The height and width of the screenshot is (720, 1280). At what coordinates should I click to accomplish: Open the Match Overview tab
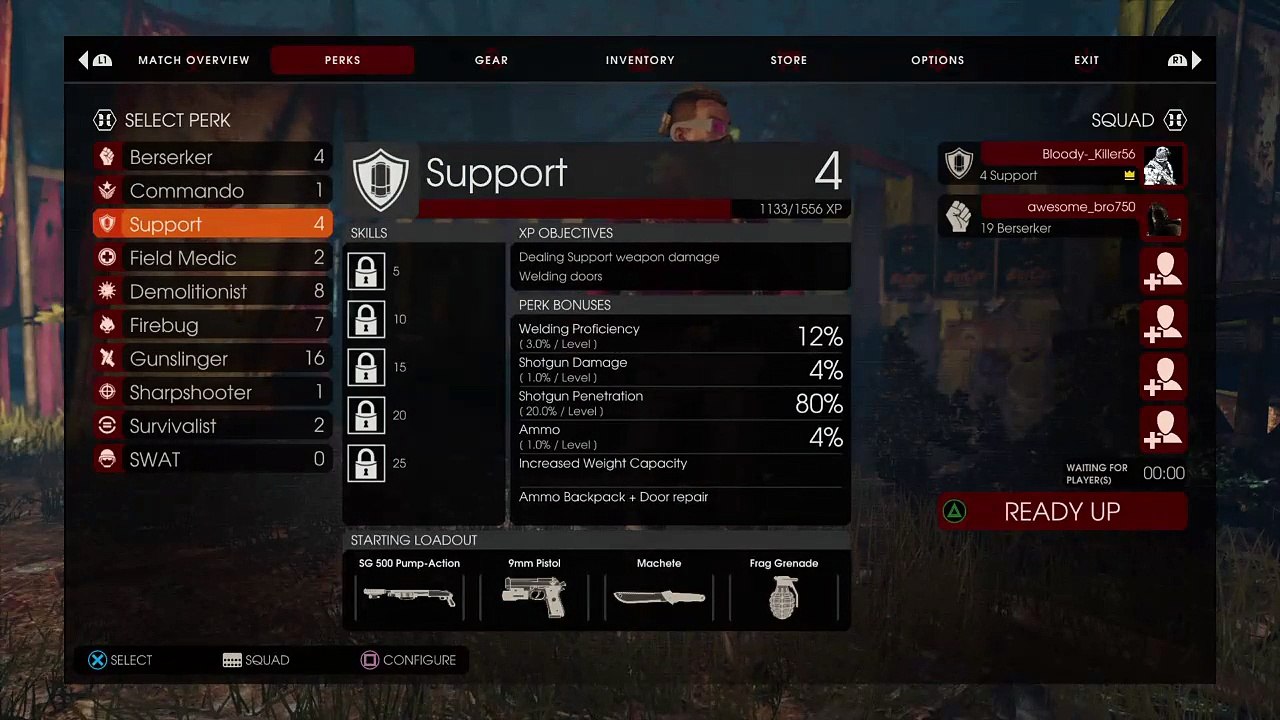193,60
